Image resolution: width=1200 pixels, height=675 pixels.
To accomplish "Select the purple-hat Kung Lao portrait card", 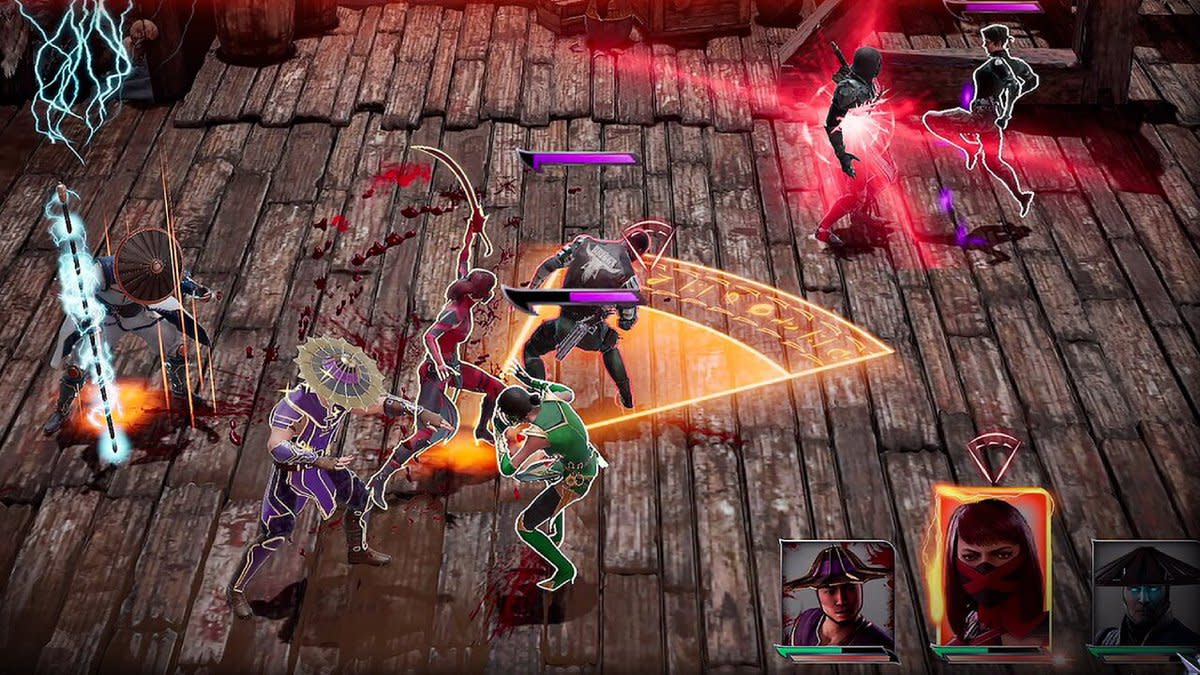I will point(837,594).
